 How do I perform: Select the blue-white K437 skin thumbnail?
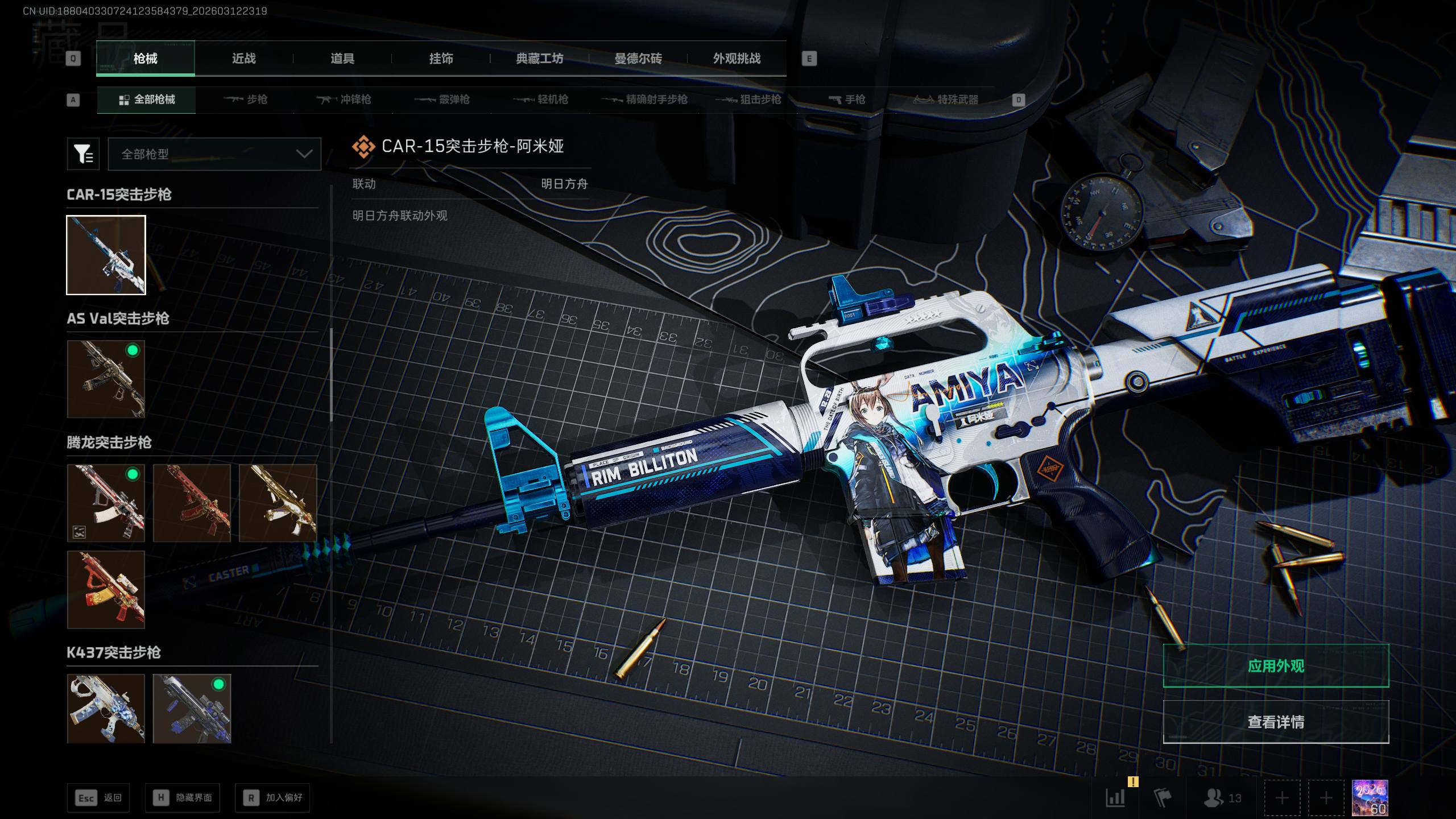(106, 709)
